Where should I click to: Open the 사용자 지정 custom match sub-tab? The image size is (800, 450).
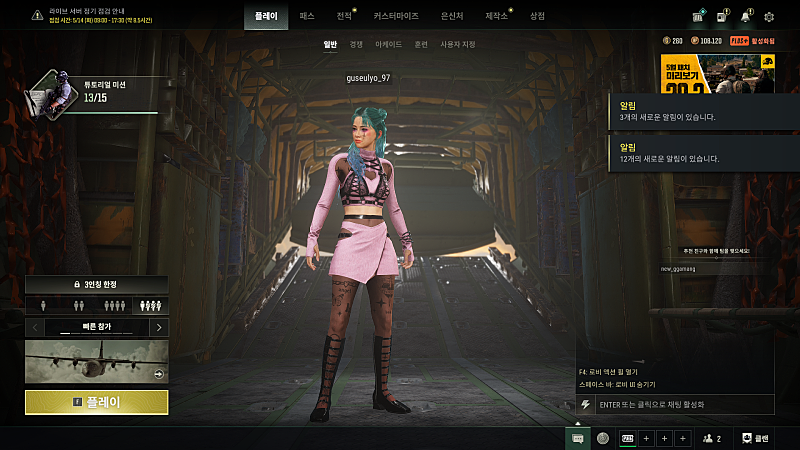pyautogui.click(x=458, y=45)
